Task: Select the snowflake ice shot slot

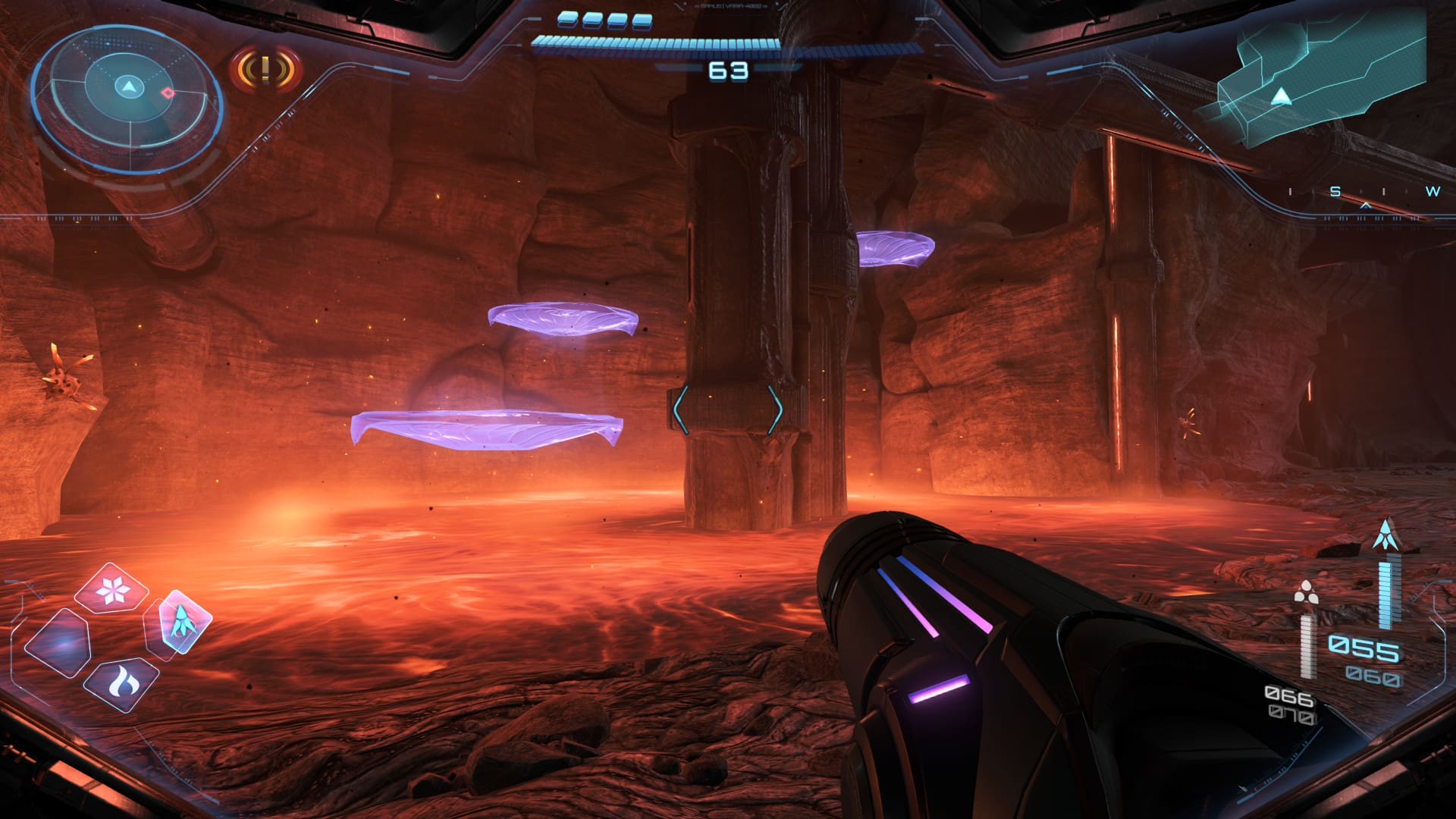Action: click(112, 589)
